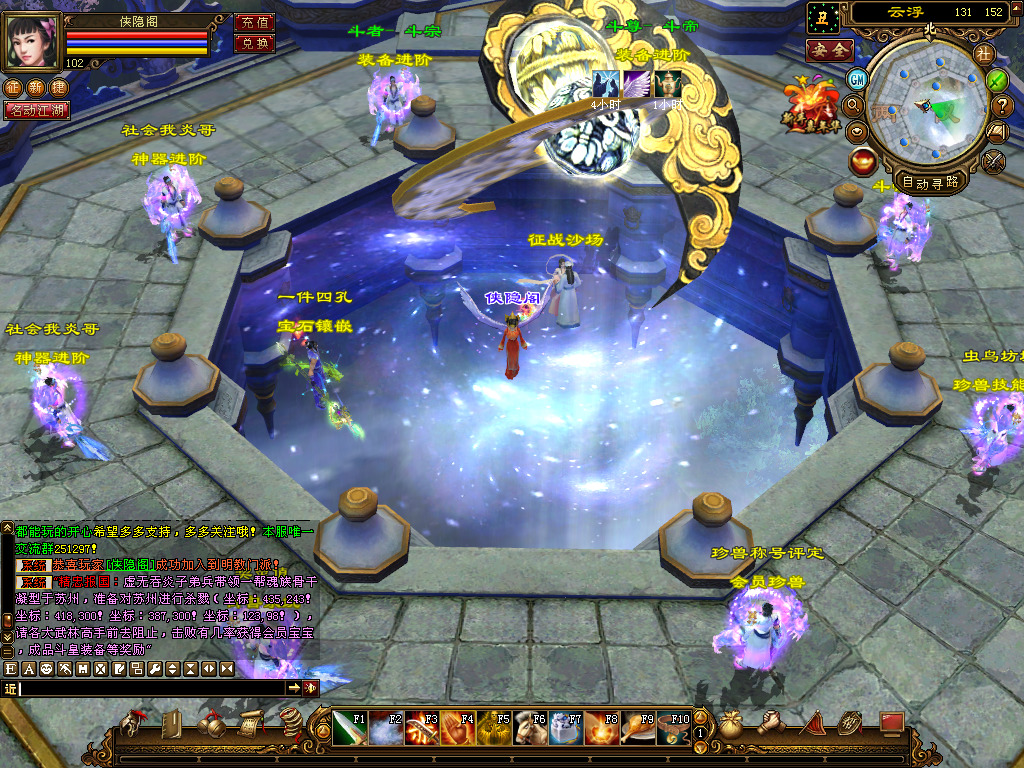Click the magnifying glass button beside minimap
1024x768 pixels.
854,103
